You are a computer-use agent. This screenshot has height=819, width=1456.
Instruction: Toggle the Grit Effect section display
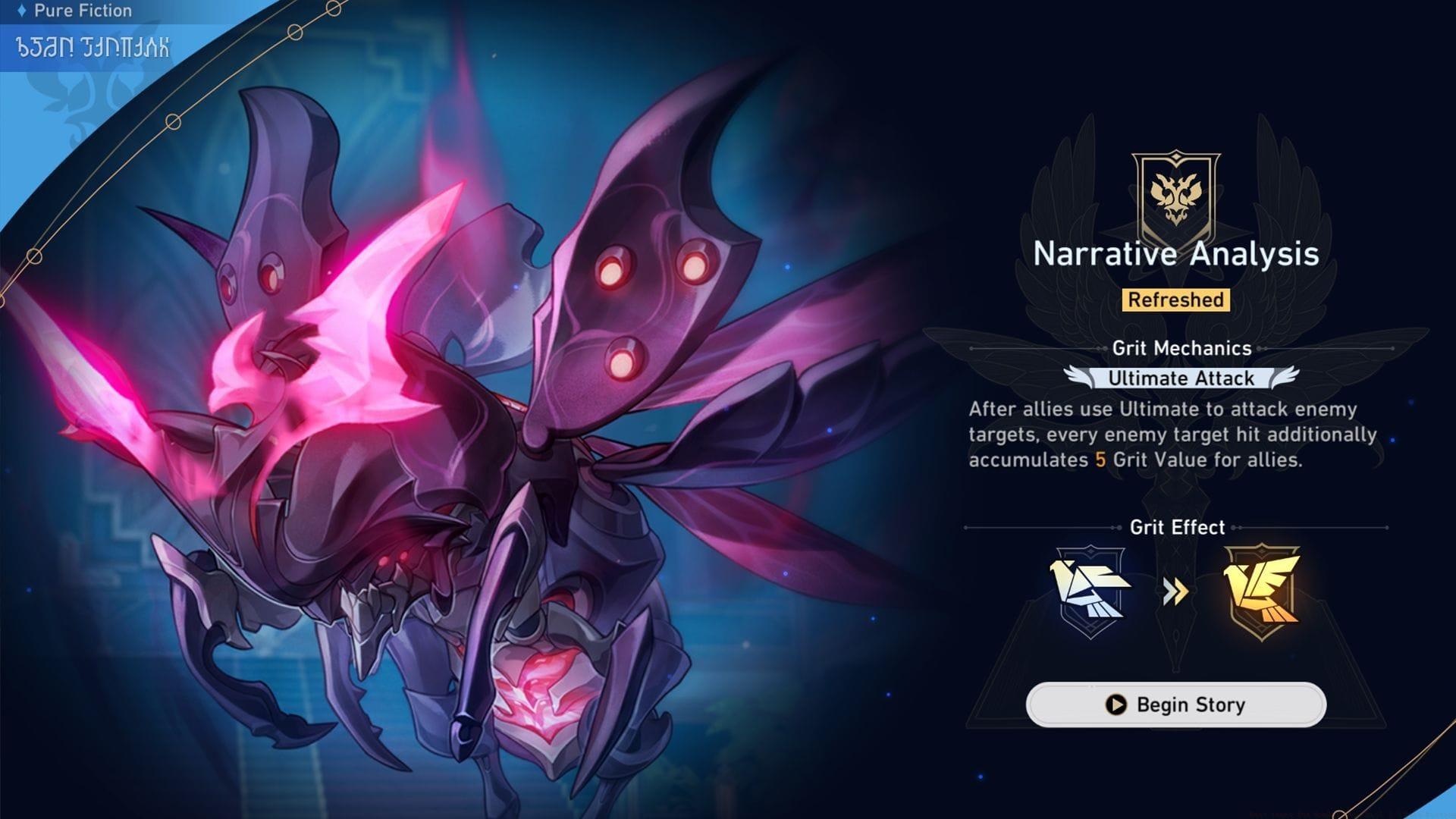1176,526
